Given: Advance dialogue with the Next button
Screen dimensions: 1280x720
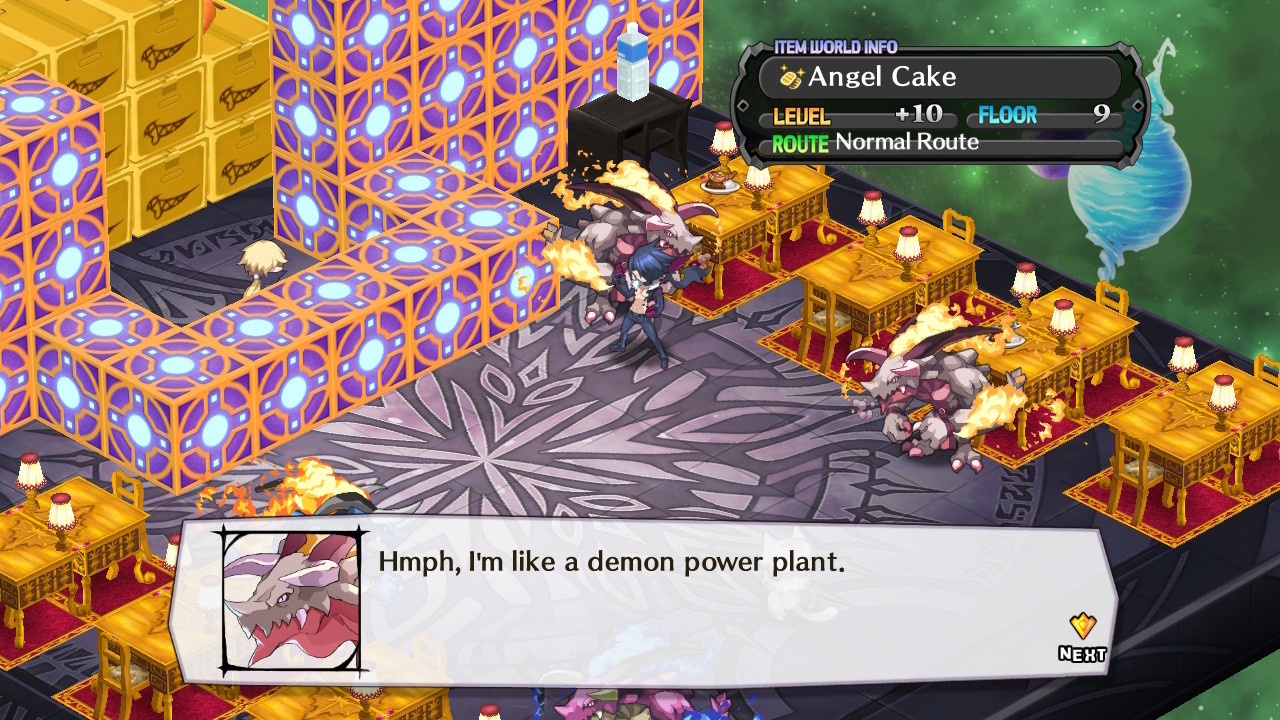Looking at the screenshot, I should click(x=1082, y=640).
